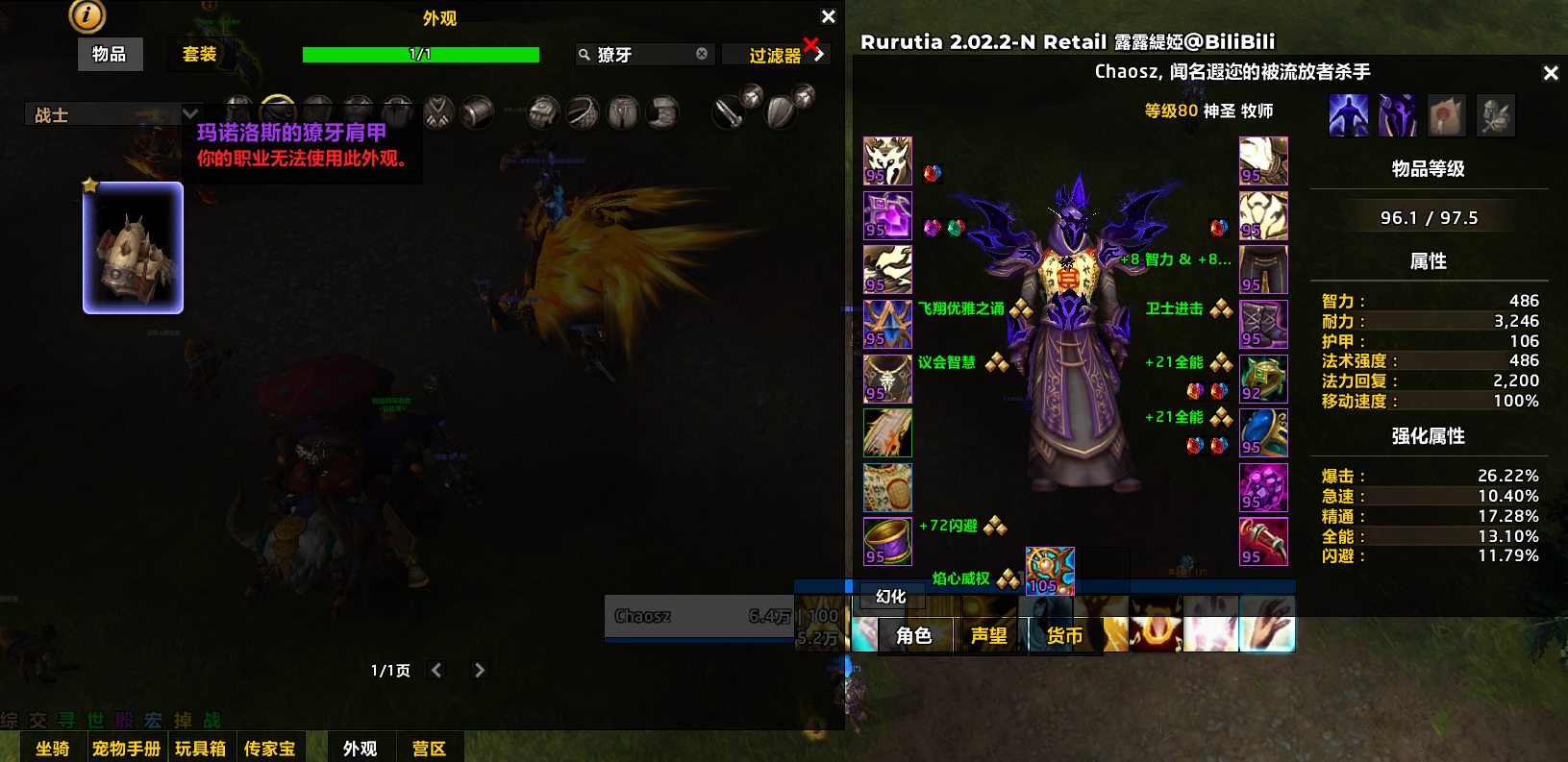Close the character info panel
This screenshot has height=762, width=1568.
point(1551,73)
